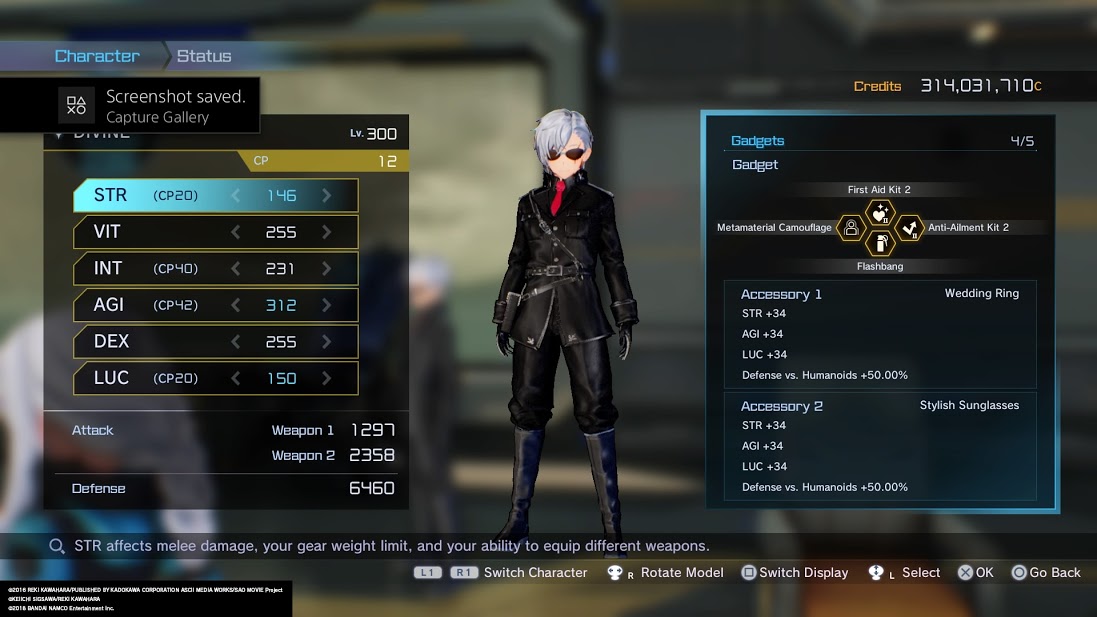
Task: Choose the INT stat row
Action: pyautogui.click(x=215, y=268)
